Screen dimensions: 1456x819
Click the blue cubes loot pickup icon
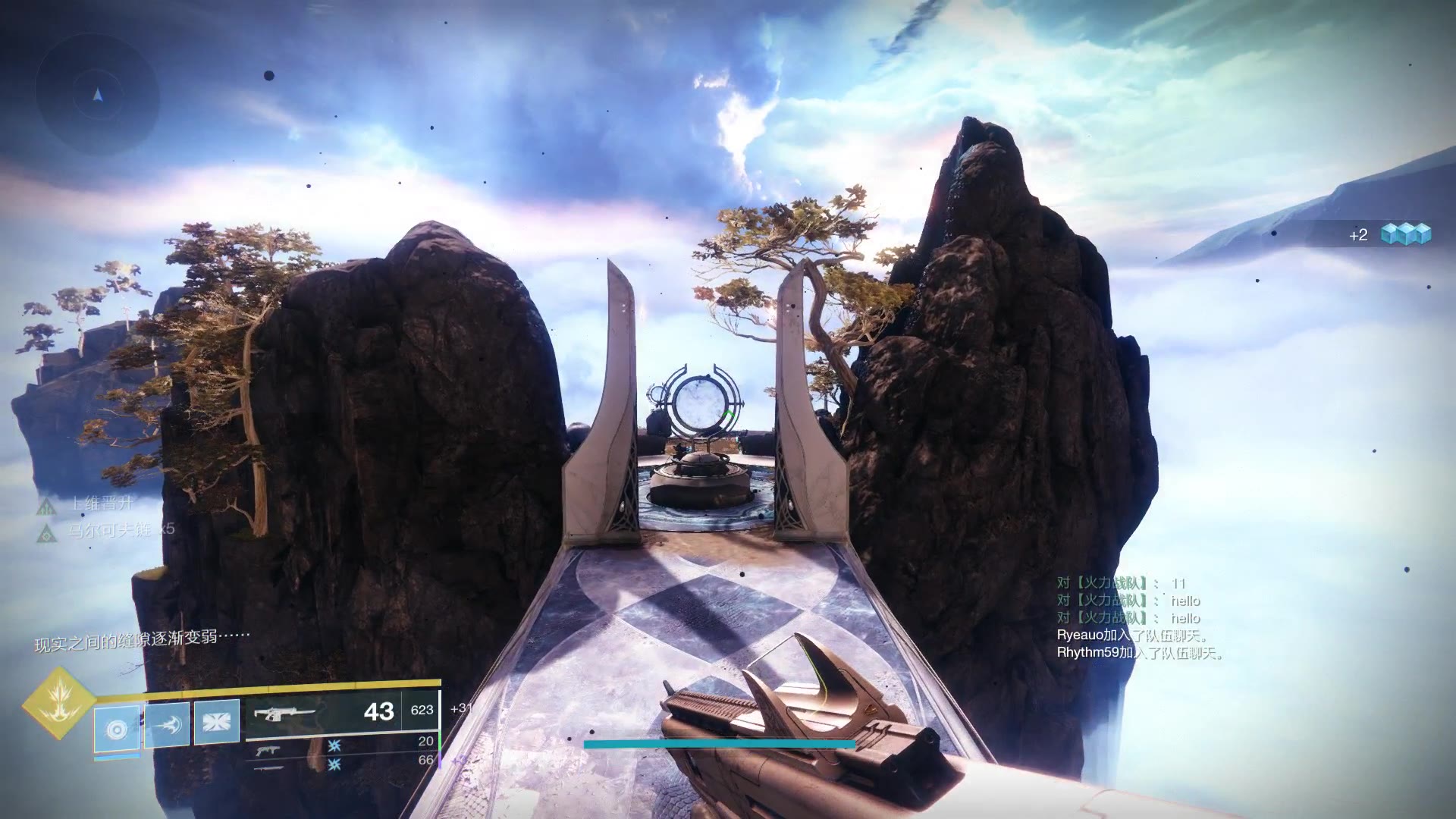click(x=1405, y=234)
